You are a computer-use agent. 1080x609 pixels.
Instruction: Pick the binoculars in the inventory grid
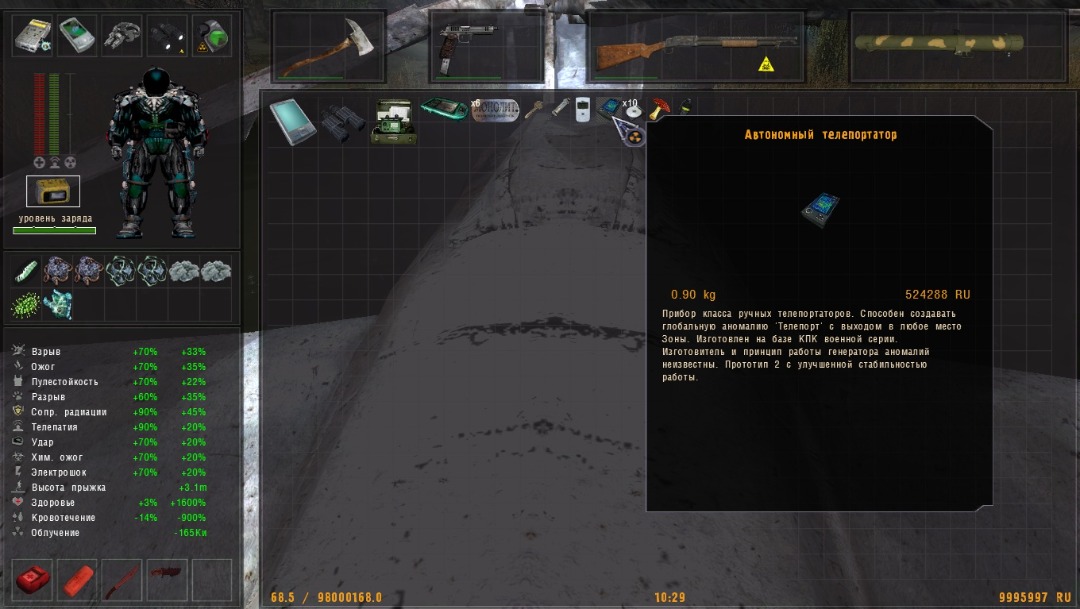(341, 122)
